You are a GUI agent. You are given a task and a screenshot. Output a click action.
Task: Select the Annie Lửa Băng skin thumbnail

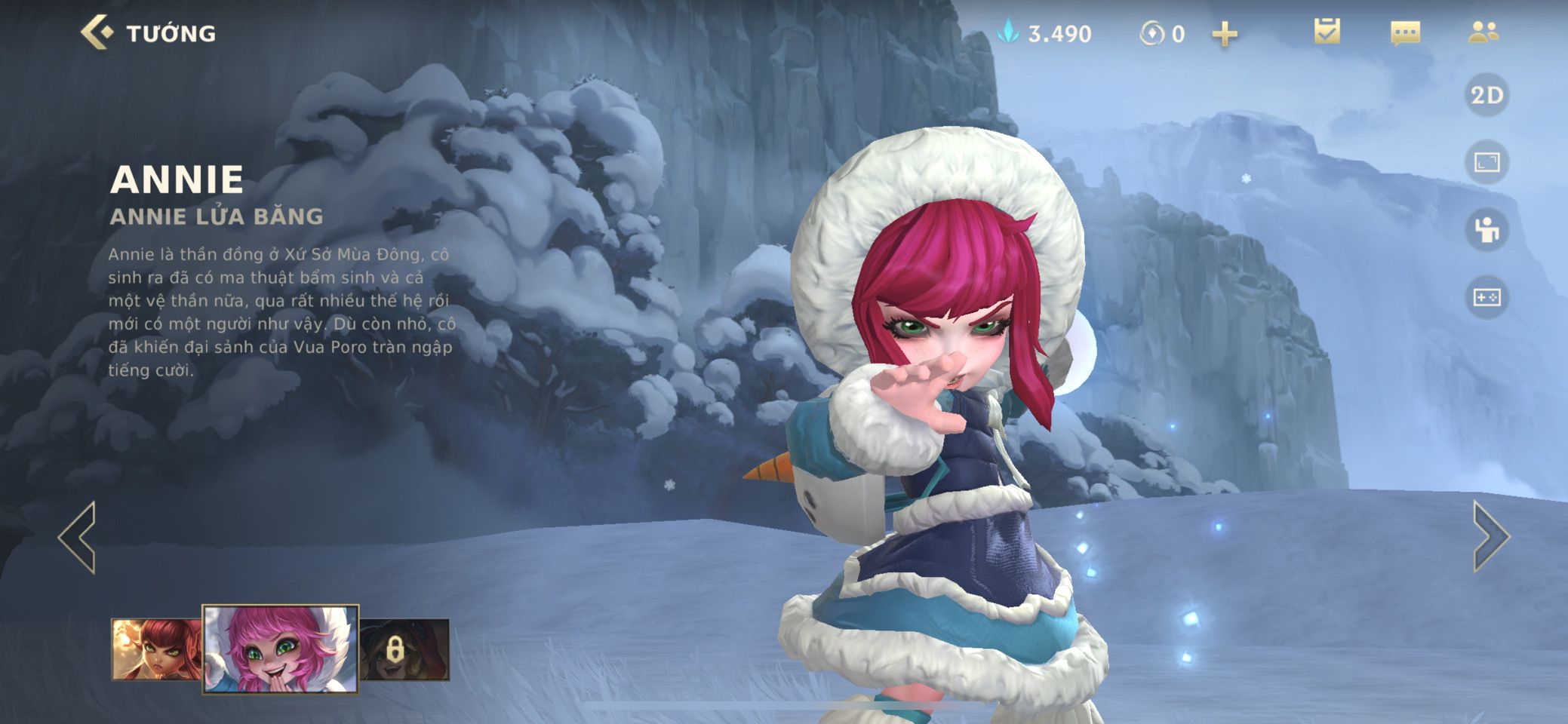coord(281,649)
